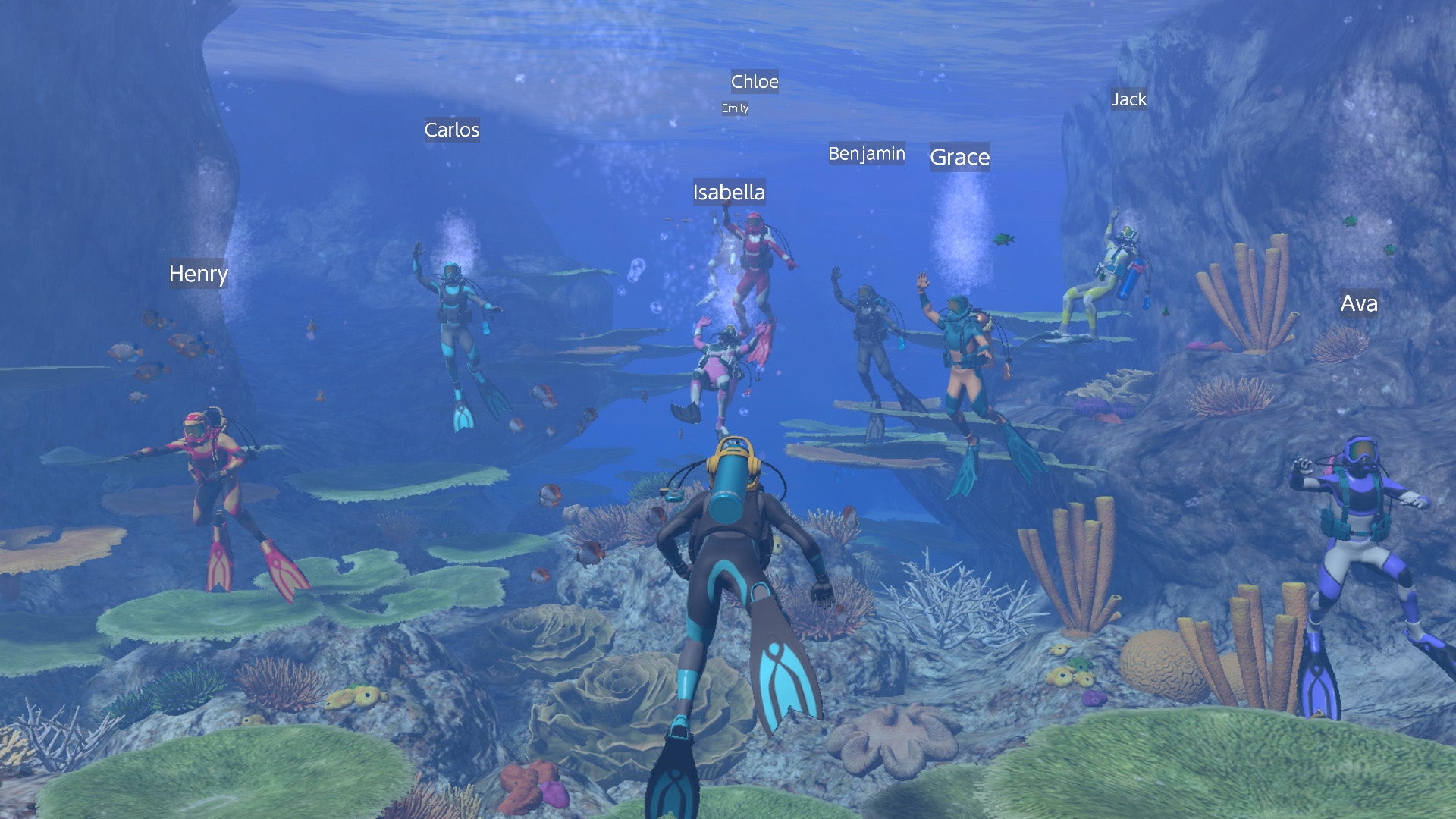The width and height of the screenshot is (1456, 819).
Task: Click the Grace name label
Action: (959, 158)
